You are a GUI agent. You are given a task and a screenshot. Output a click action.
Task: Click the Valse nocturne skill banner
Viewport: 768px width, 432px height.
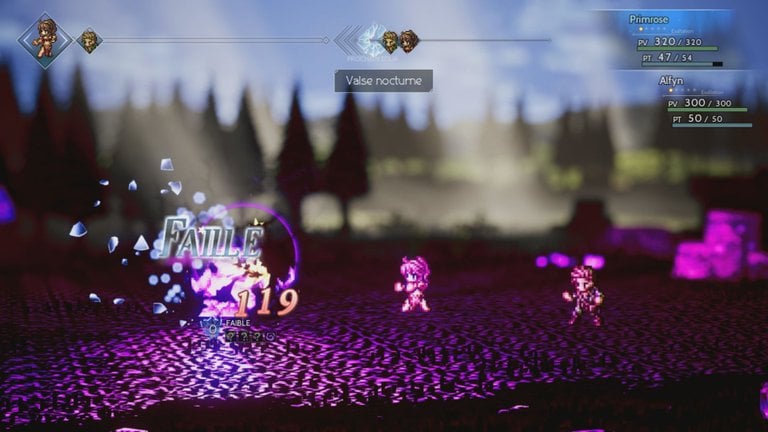click(383, 80)
